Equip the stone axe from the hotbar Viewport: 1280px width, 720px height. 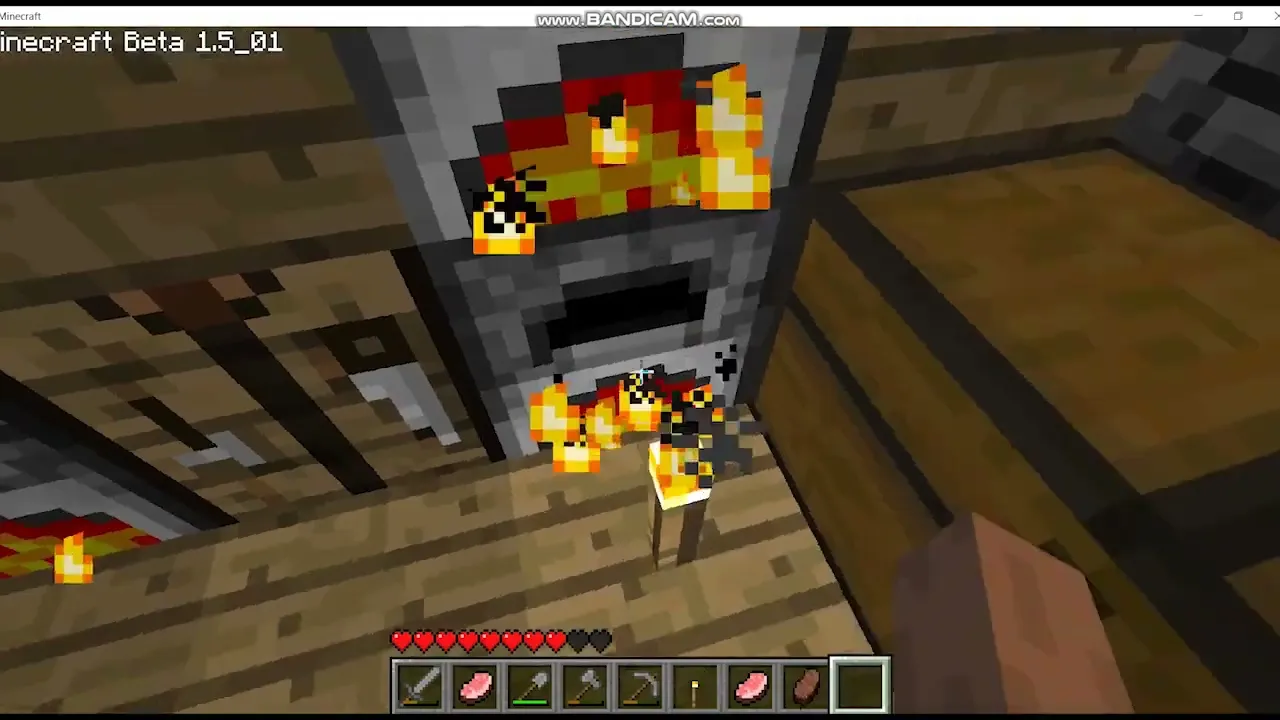pos(585,686)
